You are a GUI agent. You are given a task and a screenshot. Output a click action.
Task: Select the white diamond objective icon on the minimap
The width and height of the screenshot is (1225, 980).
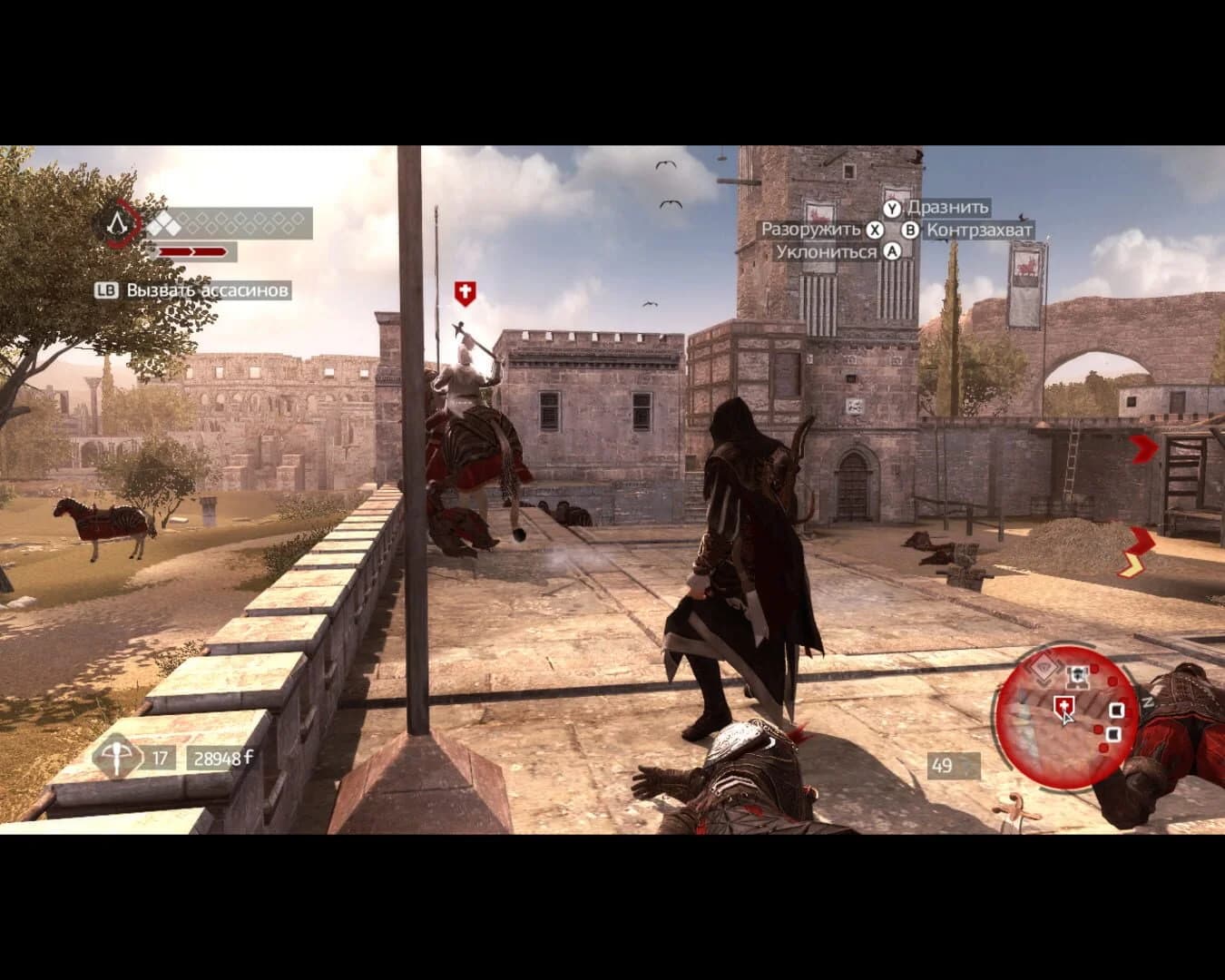tap(1045, 670)
